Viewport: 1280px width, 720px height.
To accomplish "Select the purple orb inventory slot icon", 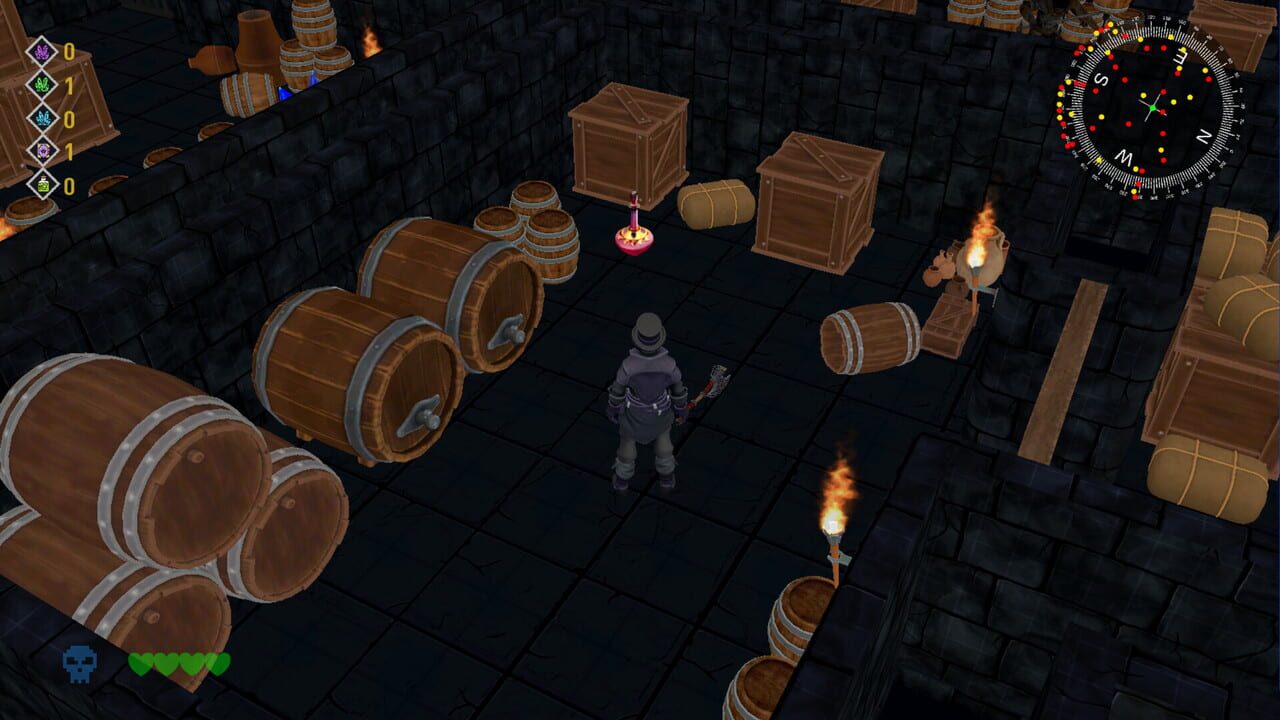I will tap(44, 150).
